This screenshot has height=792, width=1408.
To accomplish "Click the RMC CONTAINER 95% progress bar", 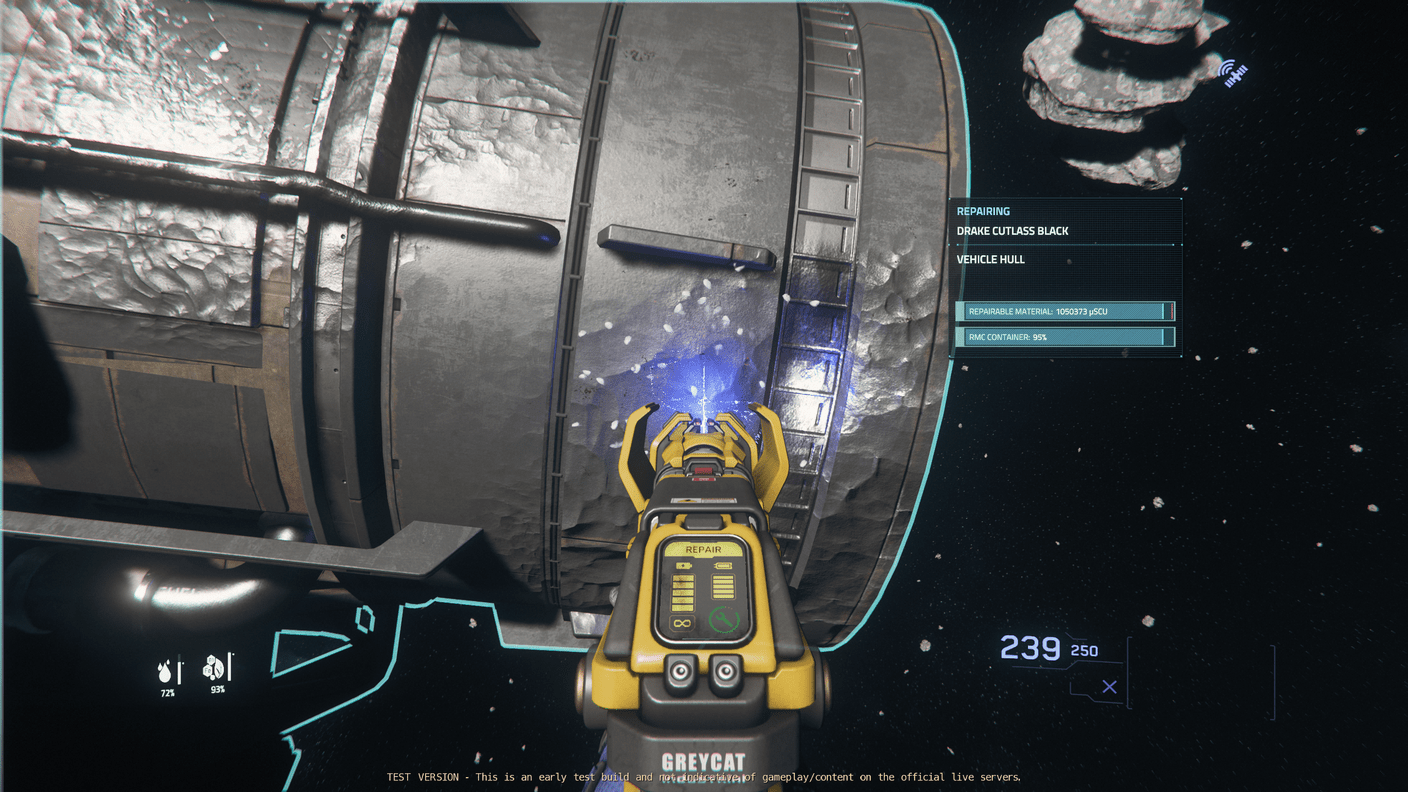I will (1066, 337).
